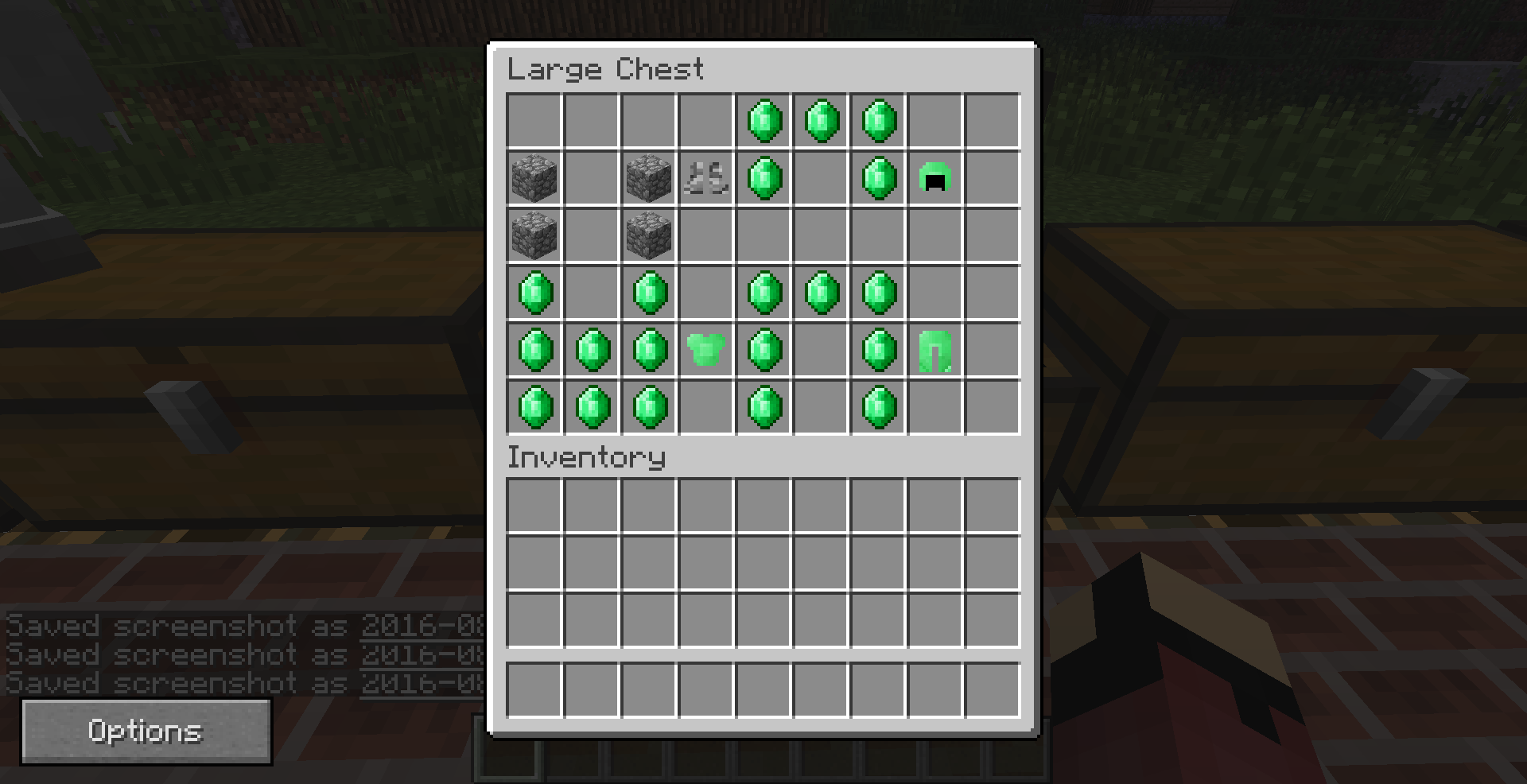
Task: Select the green leather tunic
Action: pyautogui.click(x=706, y=350)
